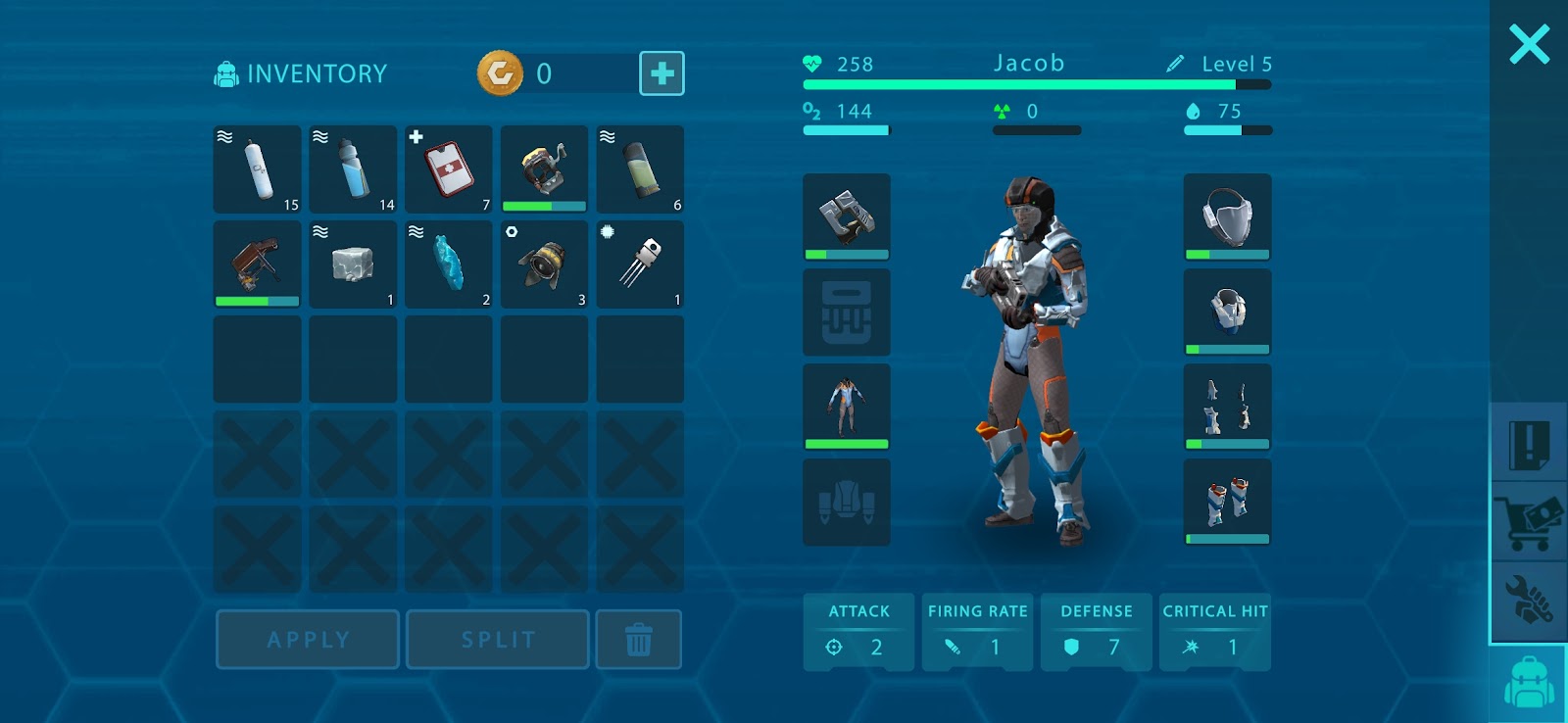The width and height of the screenshot is (1568, 723).
Task: Open the shop cart tab
Action: (1529, 523)
